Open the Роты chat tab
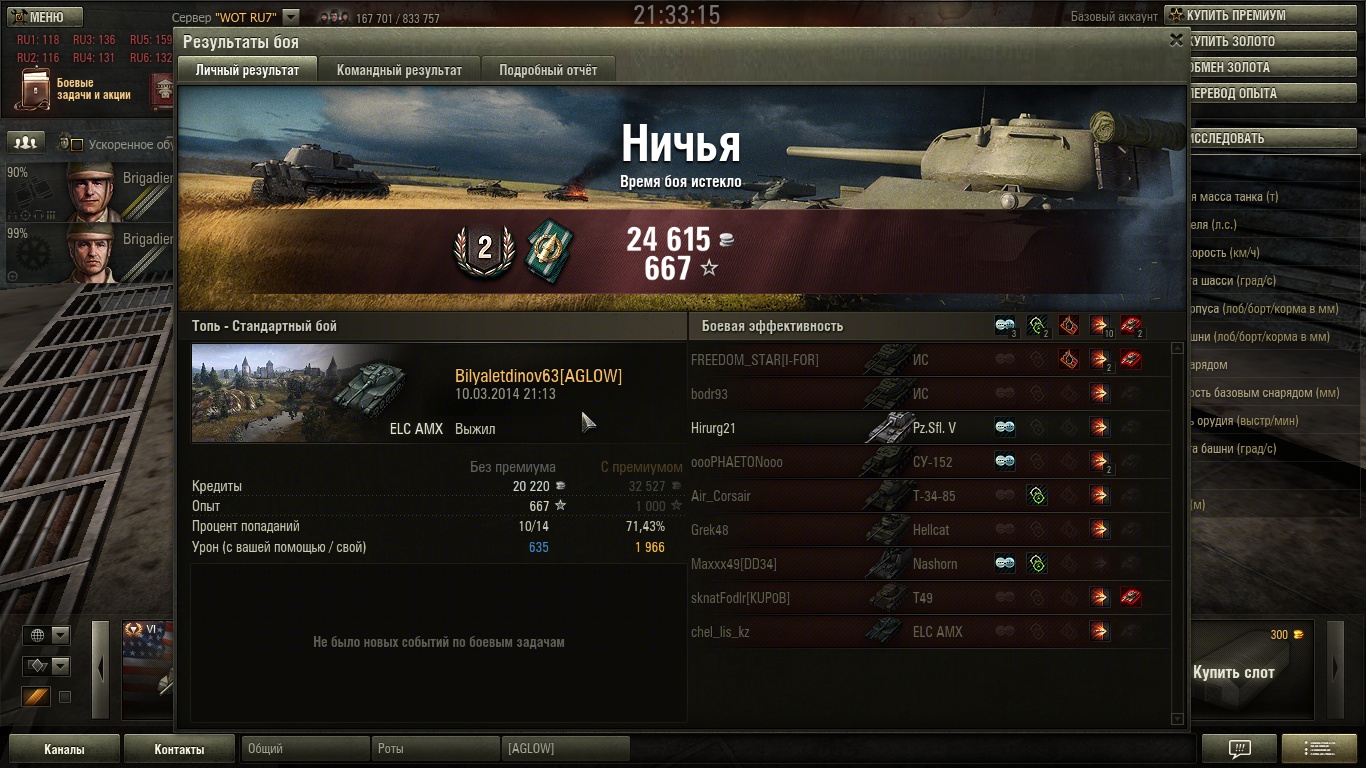This screenshot has height=768, width=1366. [435, 749]
